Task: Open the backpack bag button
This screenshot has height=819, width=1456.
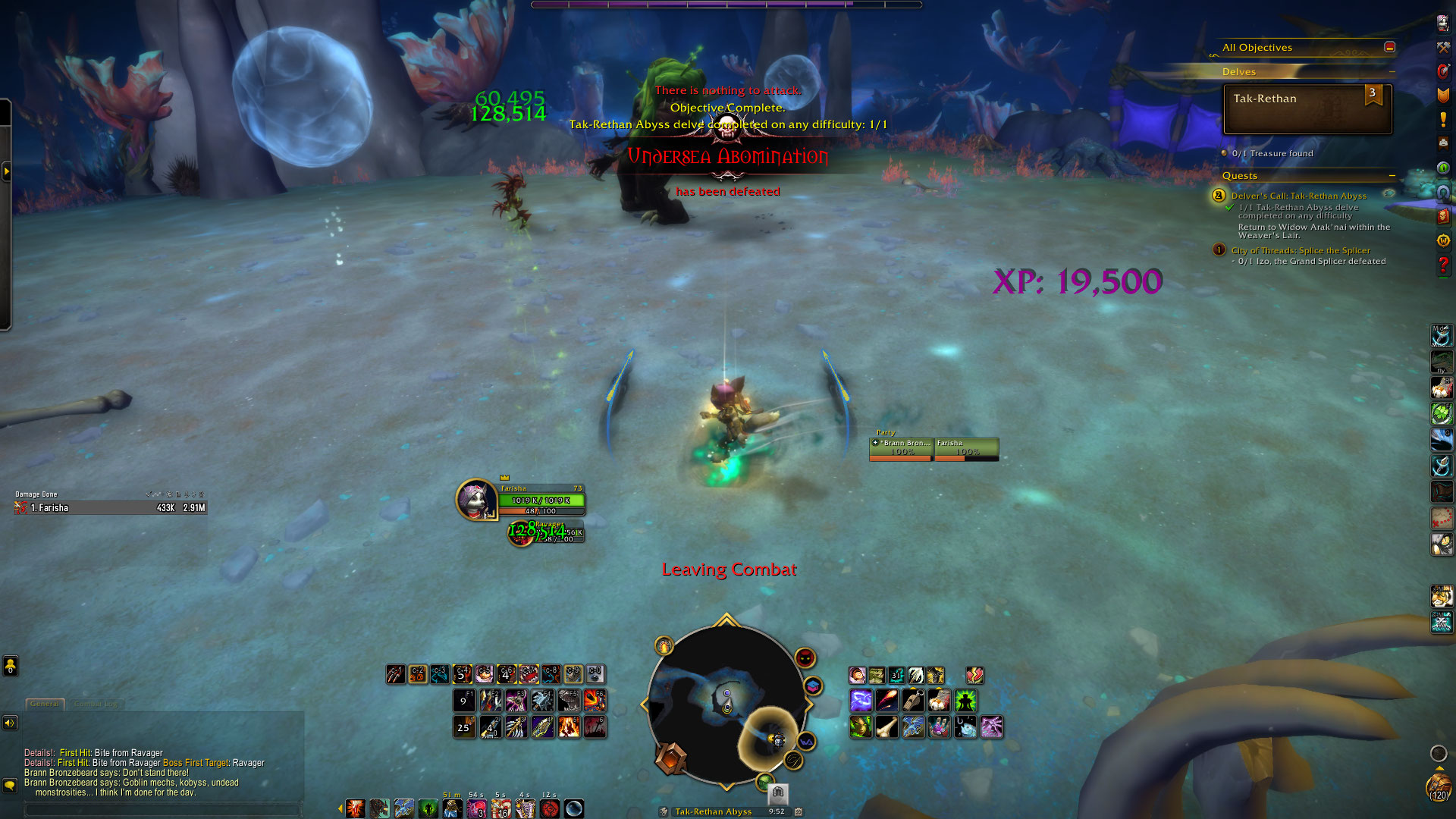Action: coord(1438,786)
